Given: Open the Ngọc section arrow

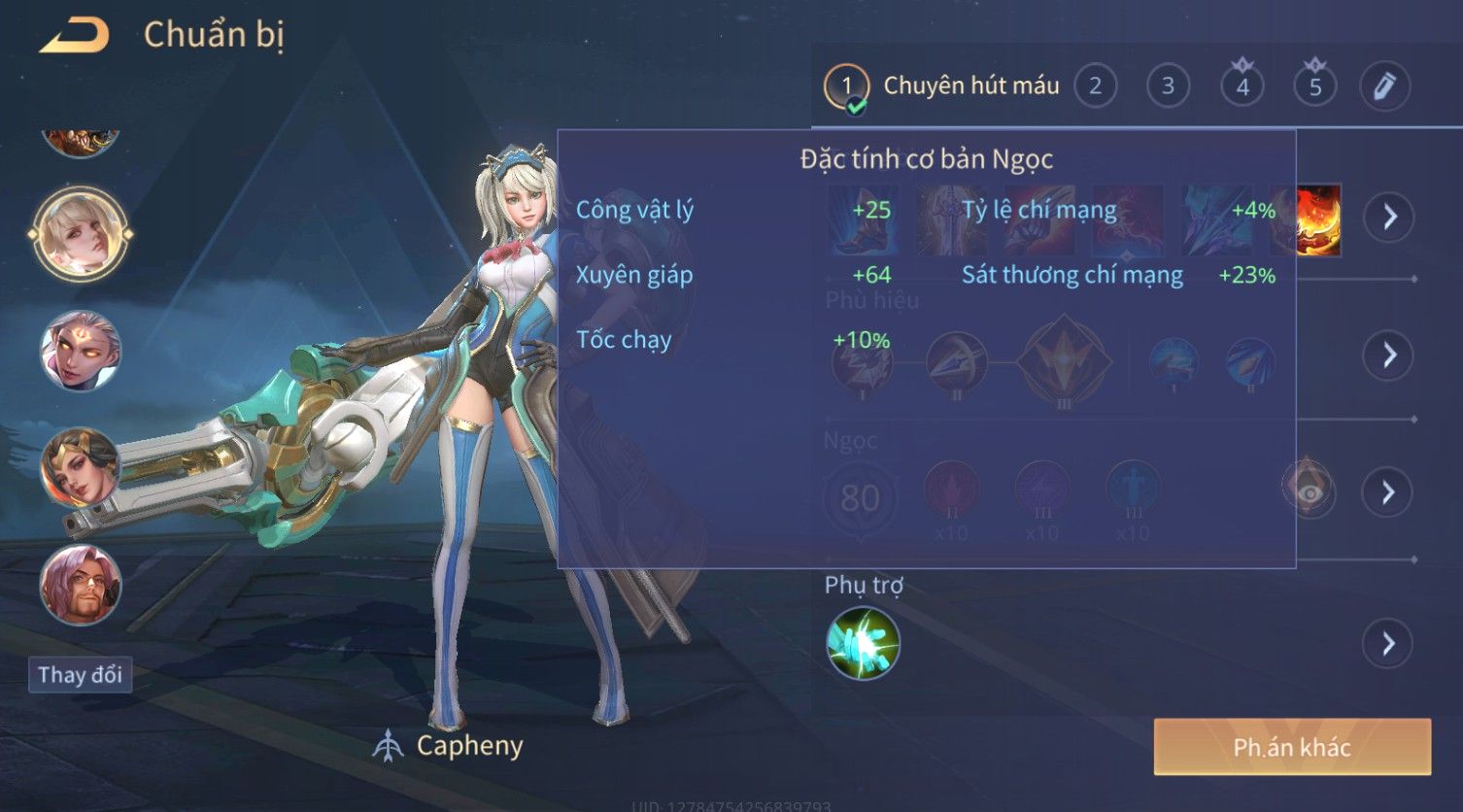Looking at the screenshot, I should (x=1389, y=492).
